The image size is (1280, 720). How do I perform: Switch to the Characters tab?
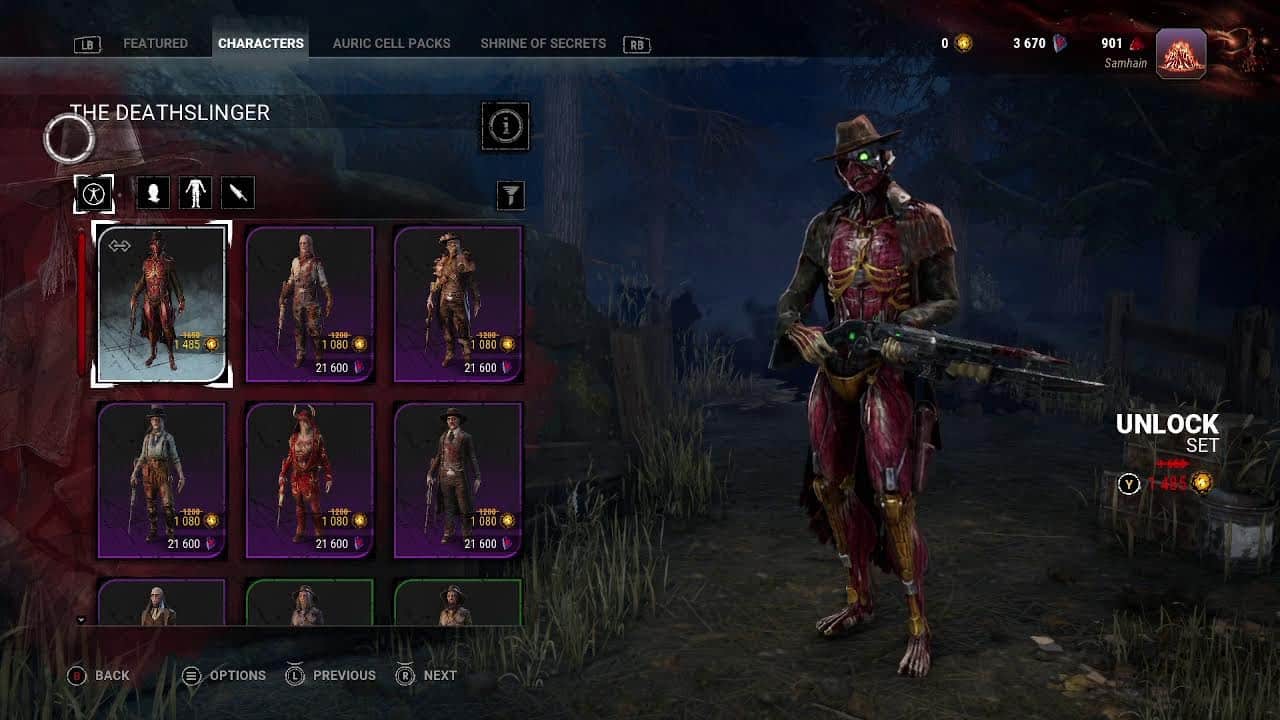click(x=261, y=44)
